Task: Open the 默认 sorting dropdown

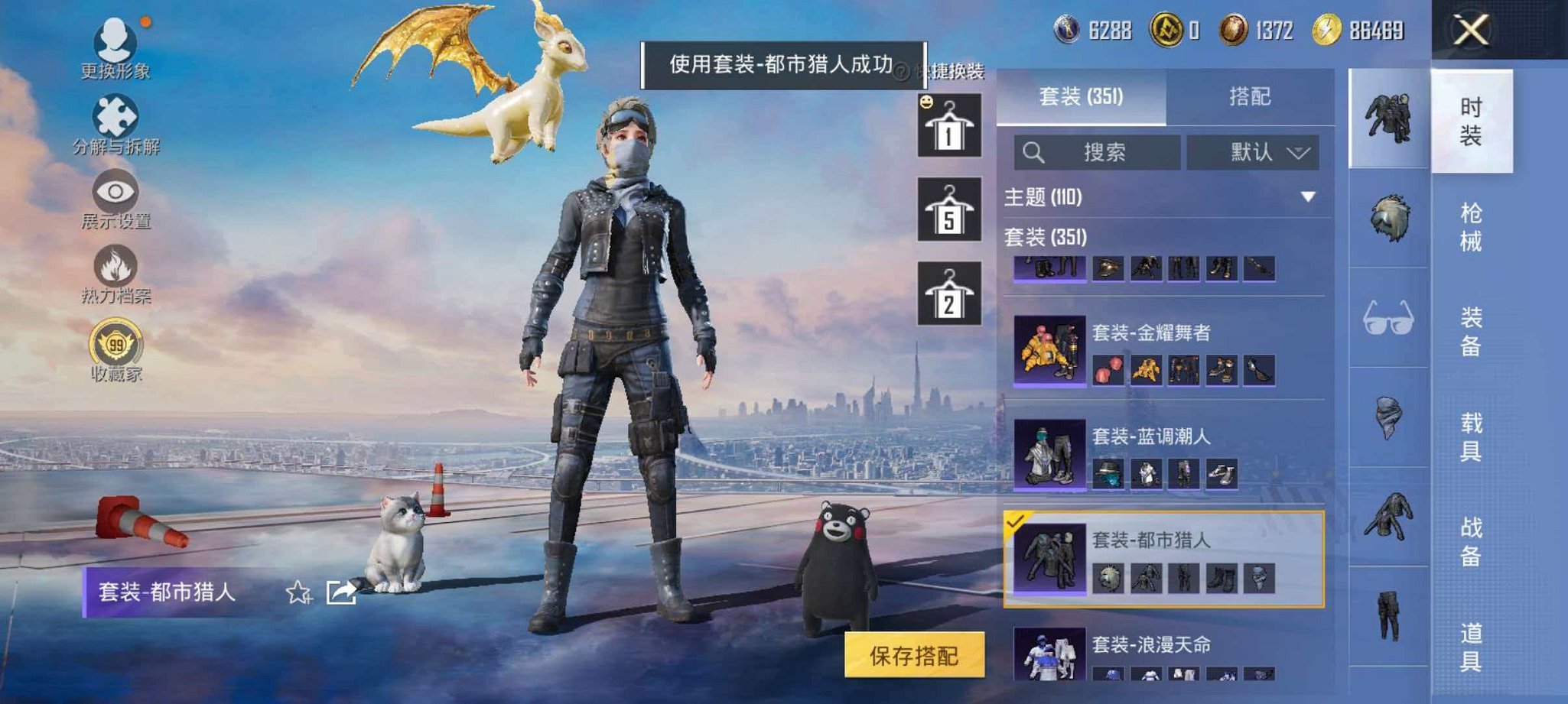Action: coord(1254,151)
